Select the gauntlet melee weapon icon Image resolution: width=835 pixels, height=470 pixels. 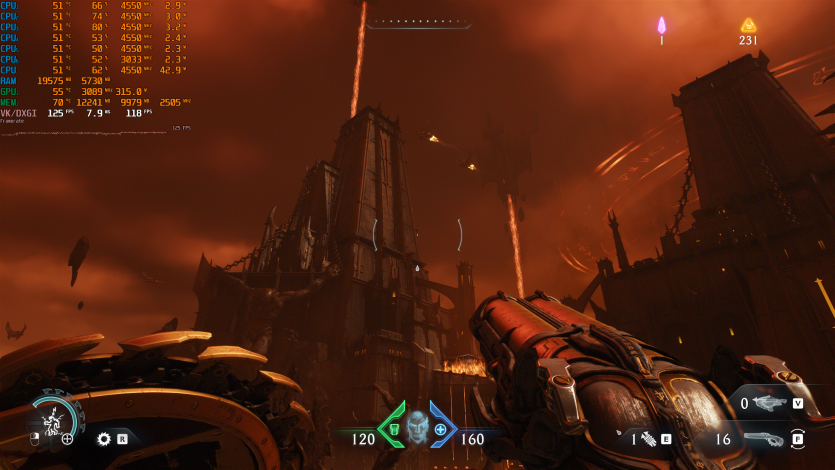click(648, 438)
